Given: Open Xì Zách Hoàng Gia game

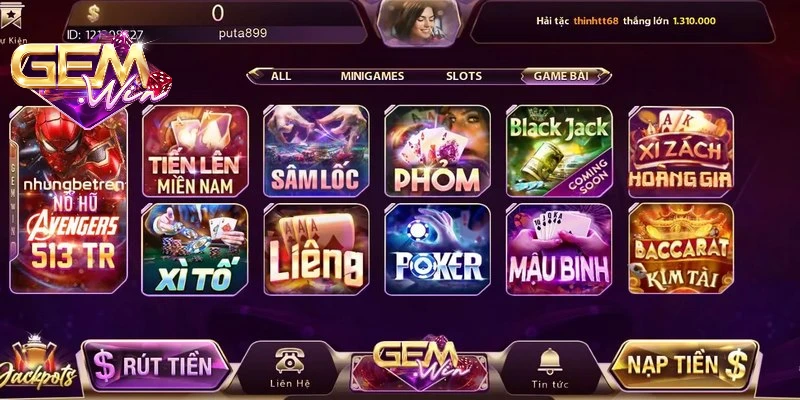Looking at the screenshot, I should coord(680,152).
